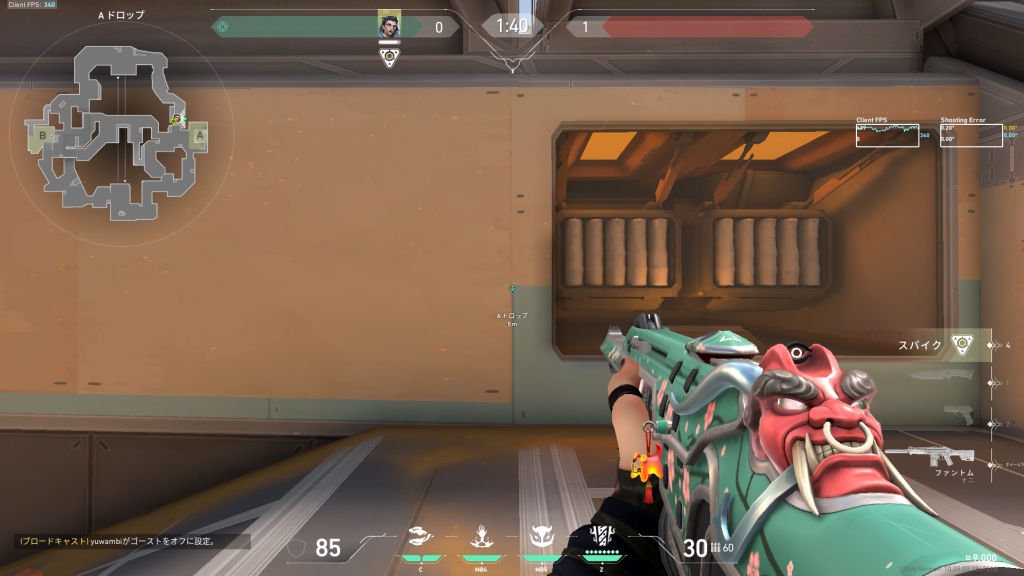
Task: Select the B site marker on minimap
Action: [x=43, y=134]
